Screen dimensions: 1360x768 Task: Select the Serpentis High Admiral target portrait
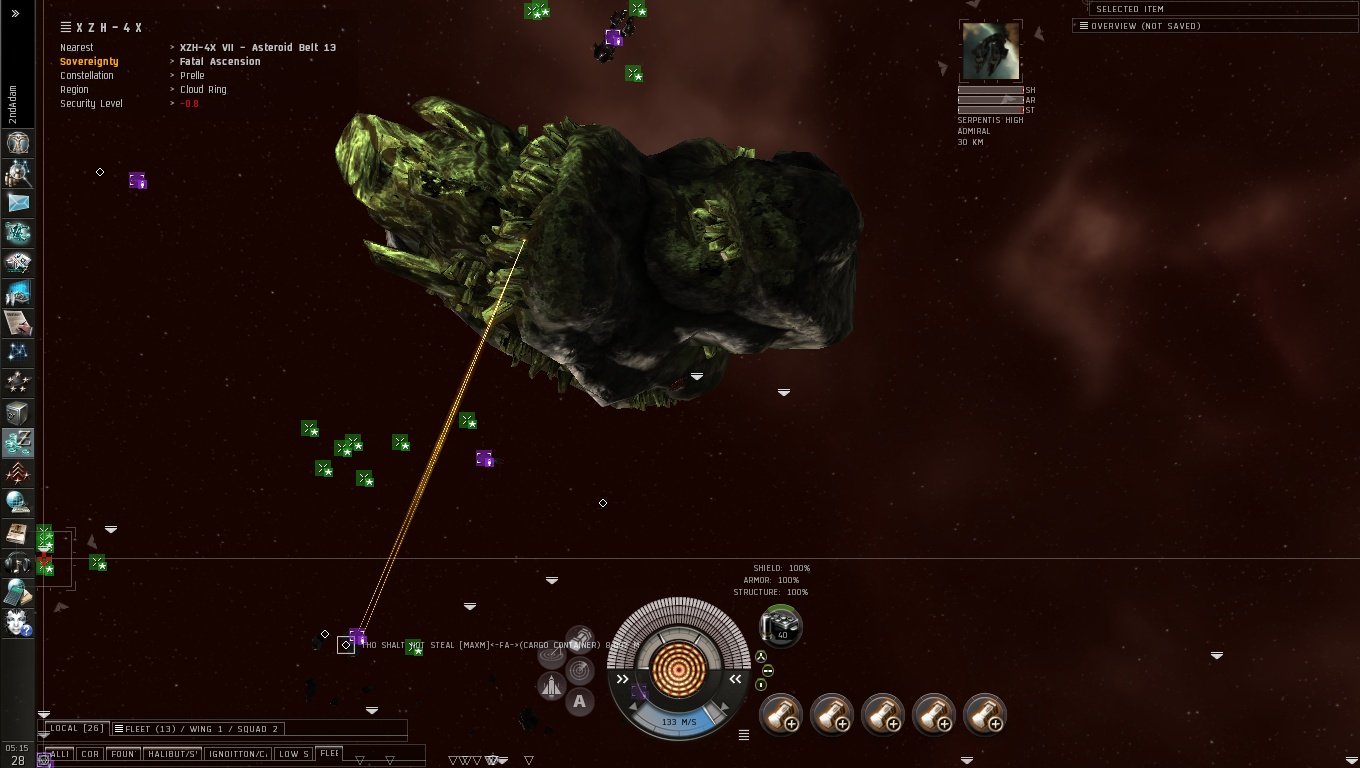point(990,52)
